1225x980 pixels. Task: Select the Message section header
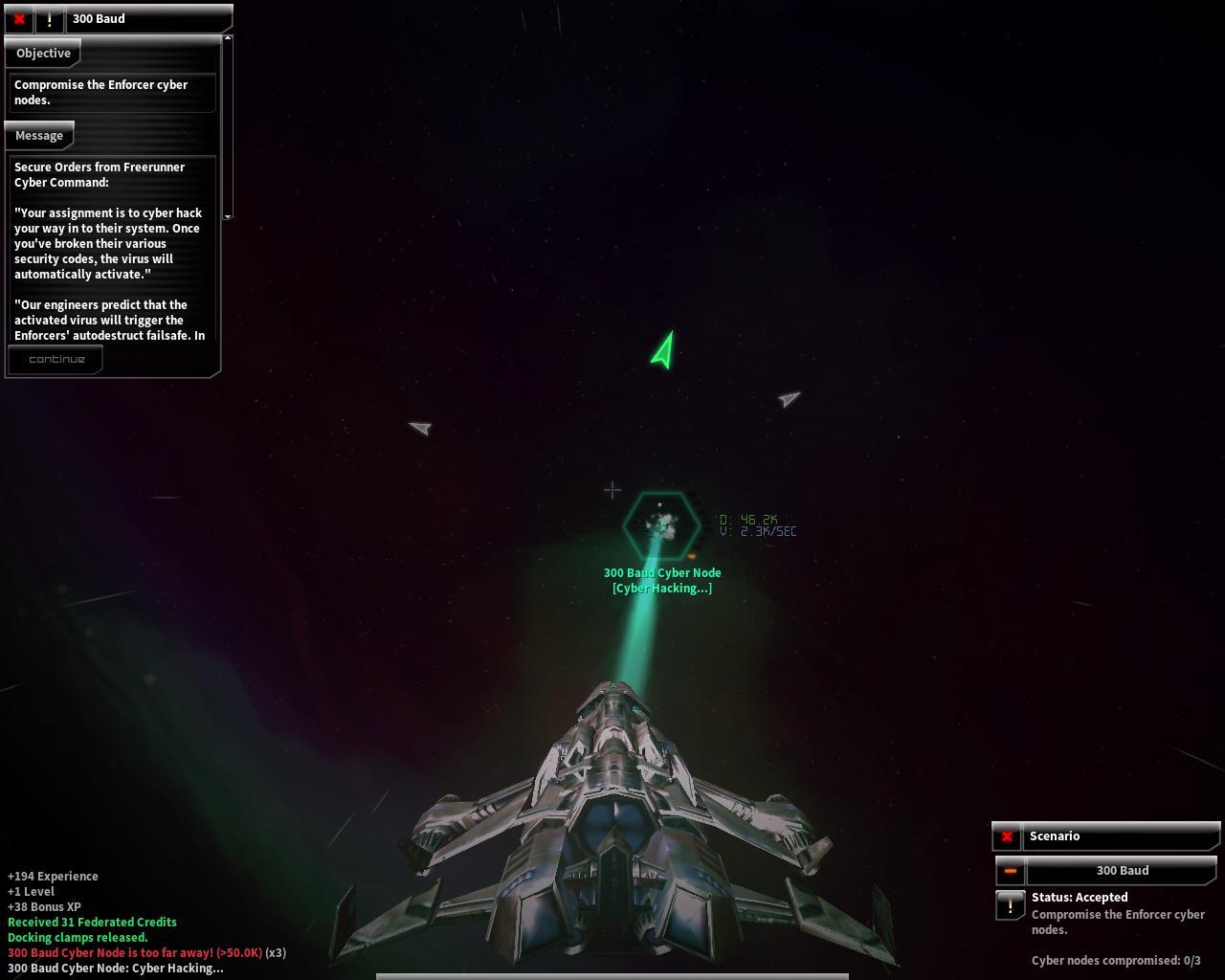[x=39, y=136]
